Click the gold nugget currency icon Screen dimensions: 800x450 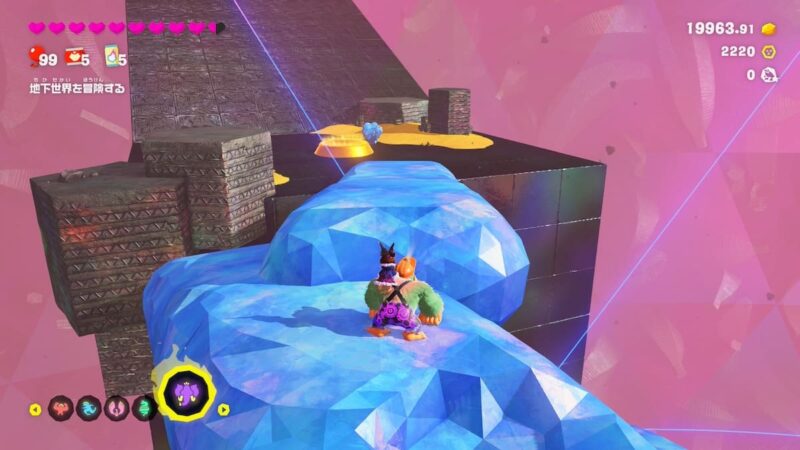point(769,28)
